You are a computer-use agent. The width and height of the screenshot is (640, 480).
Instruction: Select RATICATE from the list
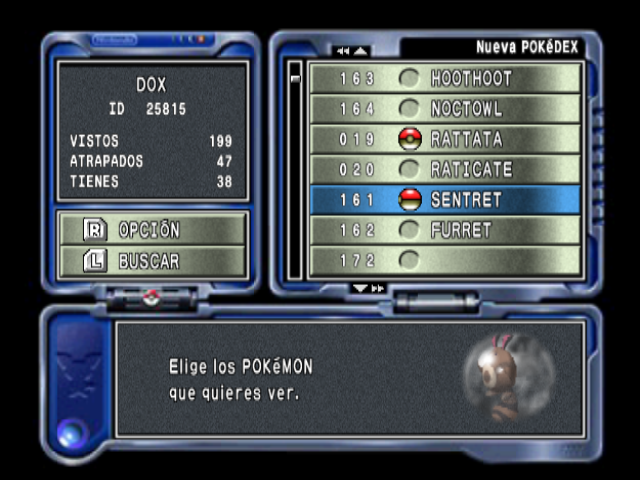click(x=445, y=169)
